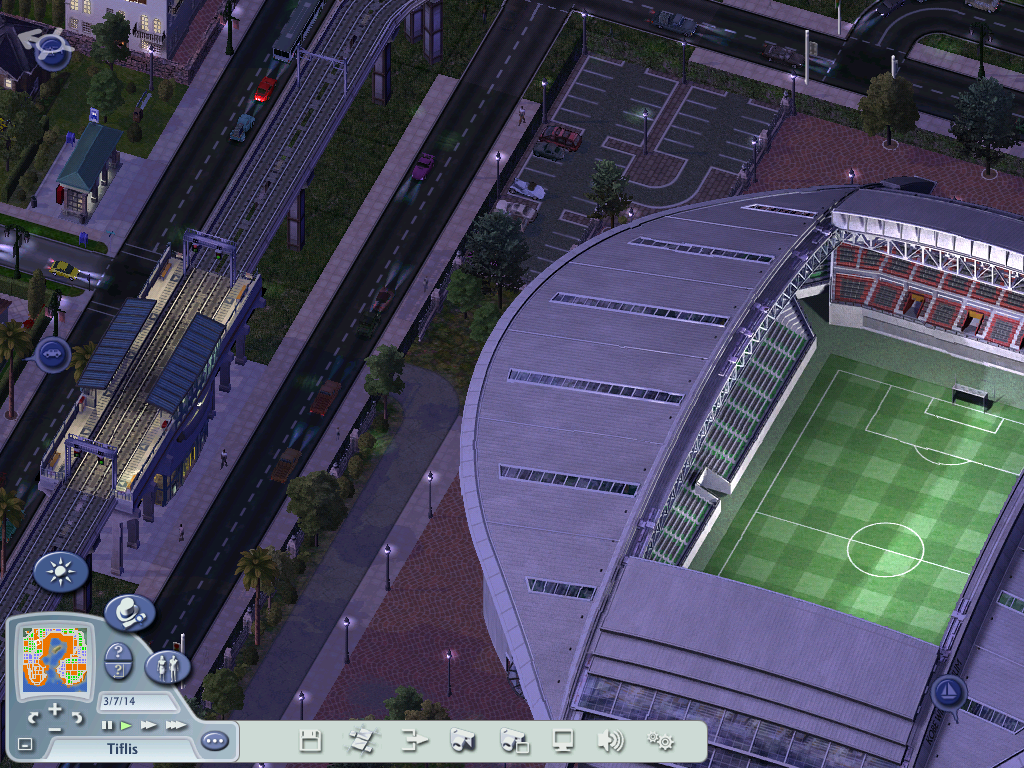The height and width of the screenshot is (768, 1024).
Task: Zoom out with the minus button
Action: (55, 729)
